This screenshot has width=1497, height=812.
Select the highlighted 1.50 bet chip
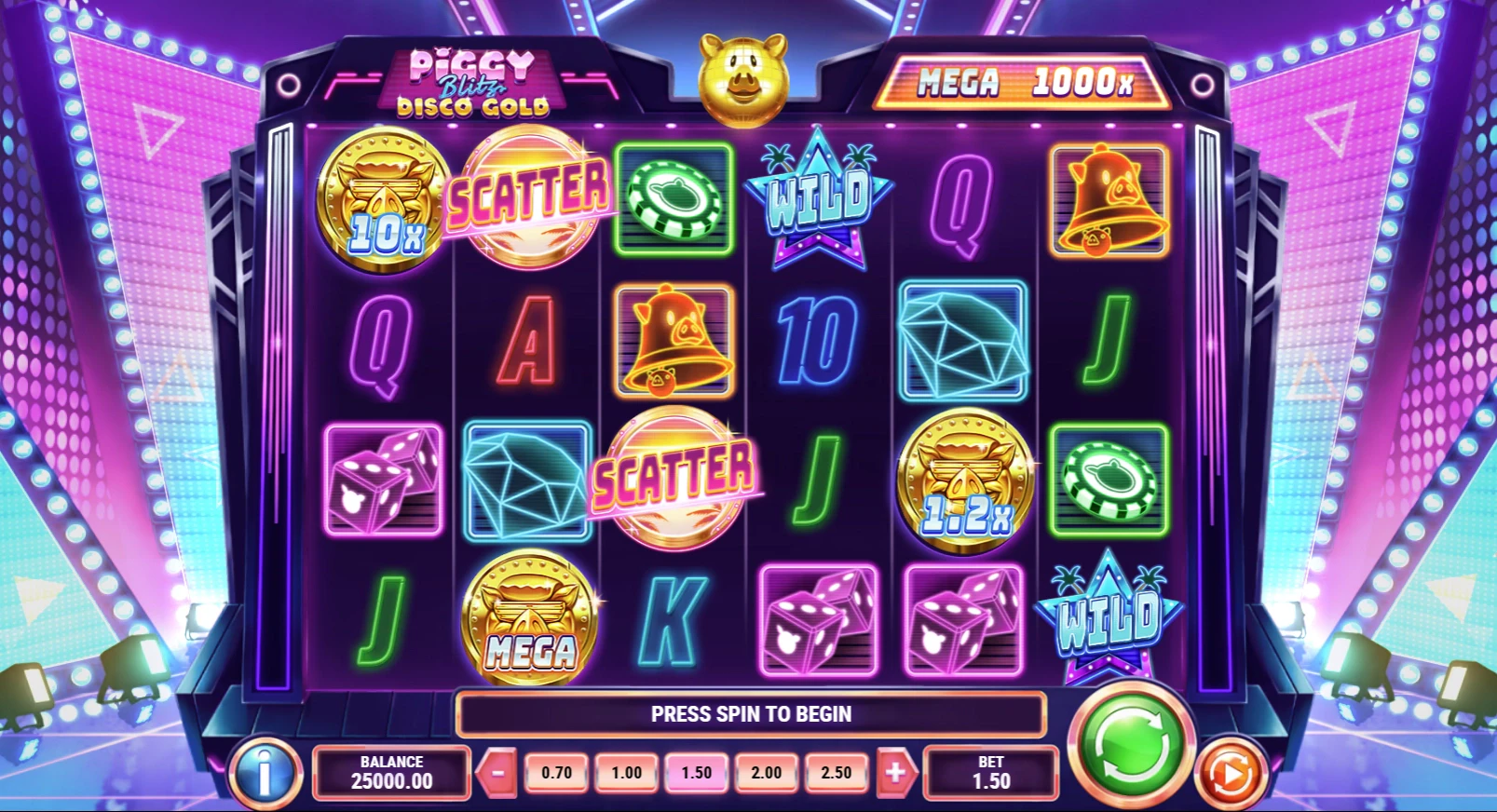click(694, 771)
